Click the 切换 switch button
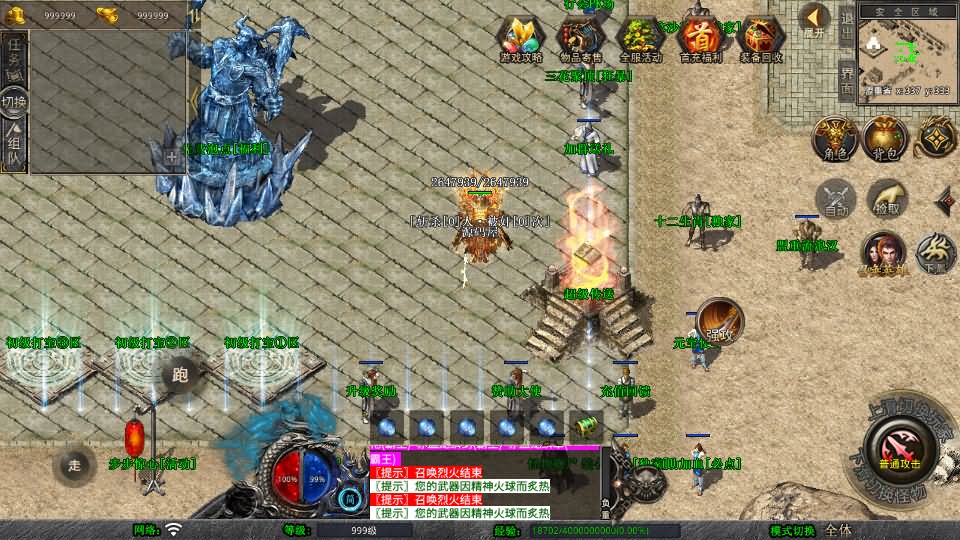This screenshot has height=540, width=960. [15, 102]
